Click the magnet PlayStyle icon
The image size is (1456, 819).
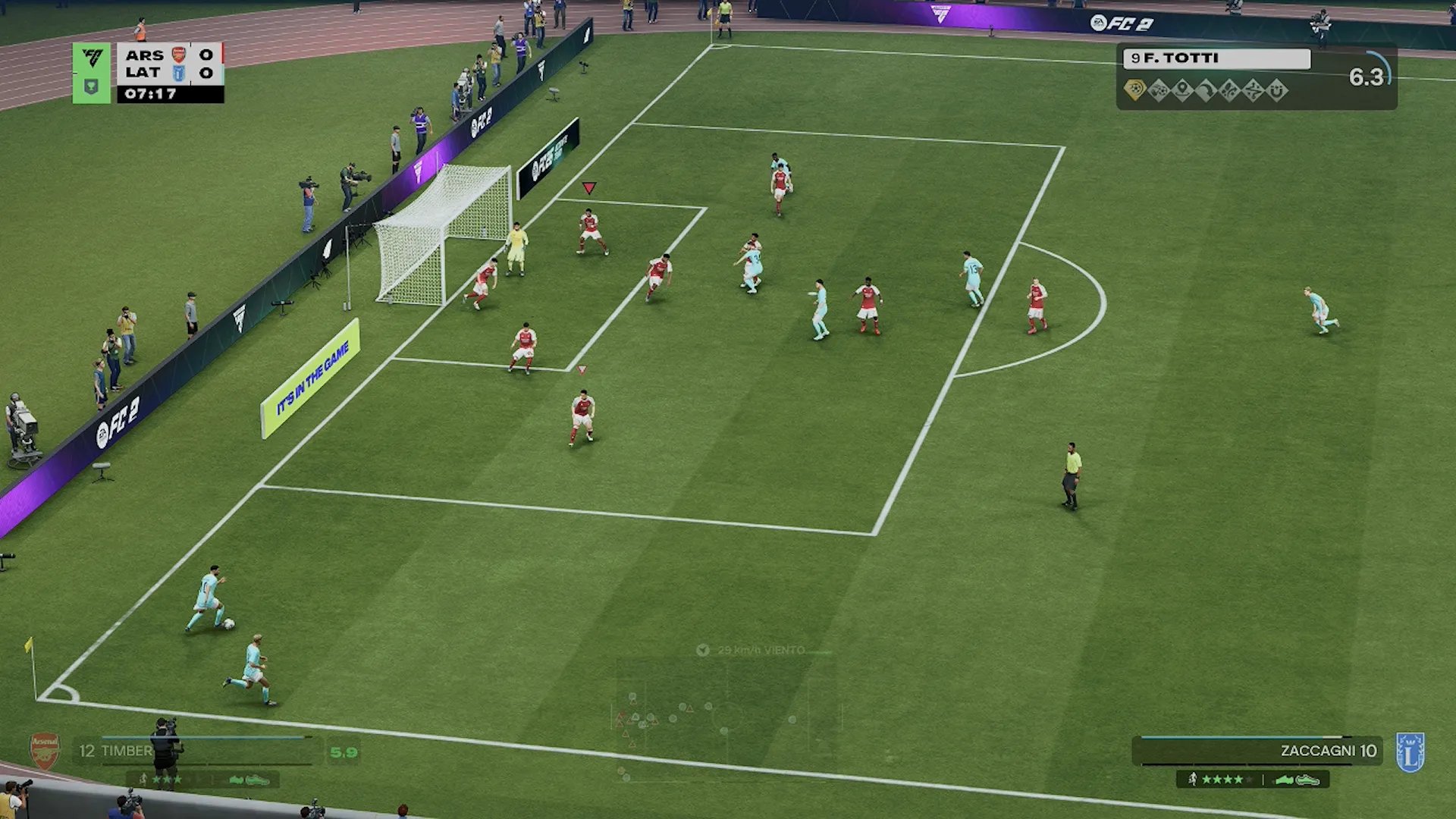[x=1277, y=91]
